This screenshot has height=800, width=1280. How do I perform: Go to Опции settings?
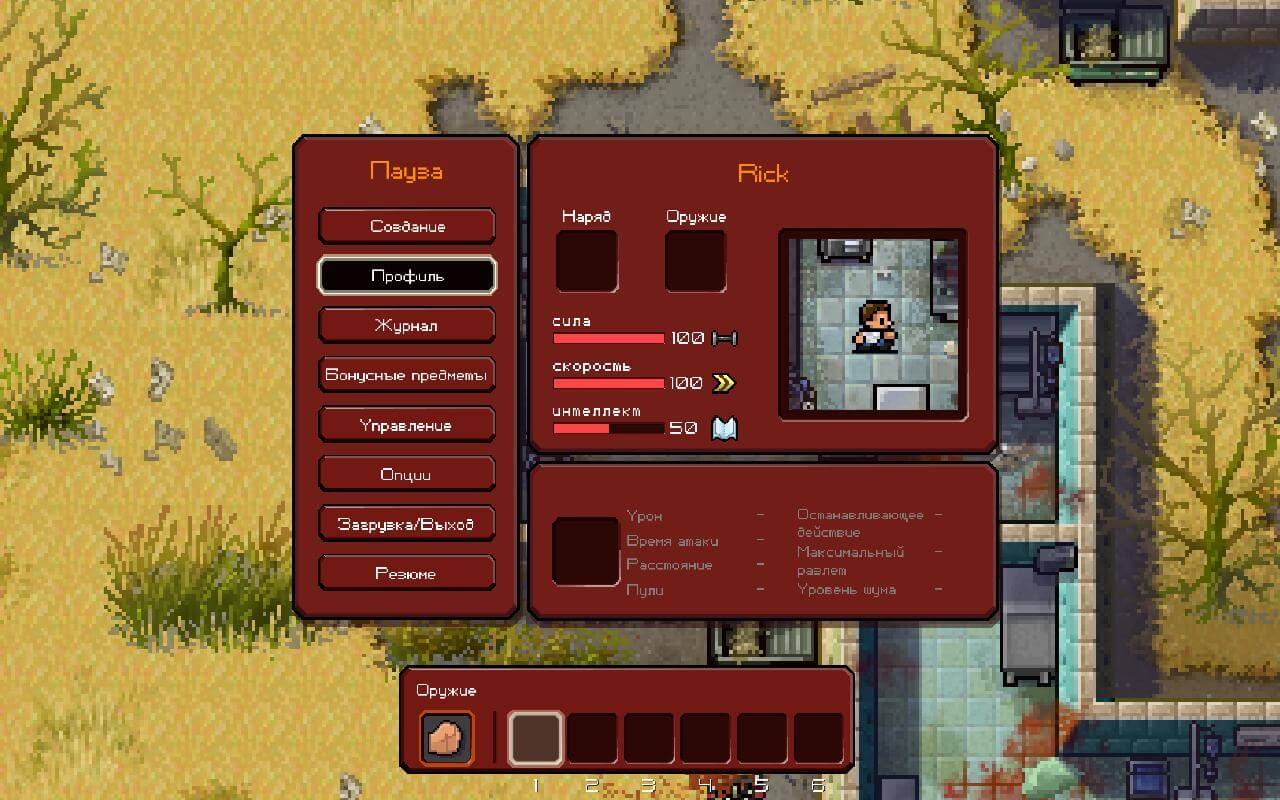click(x=407, y=474)
